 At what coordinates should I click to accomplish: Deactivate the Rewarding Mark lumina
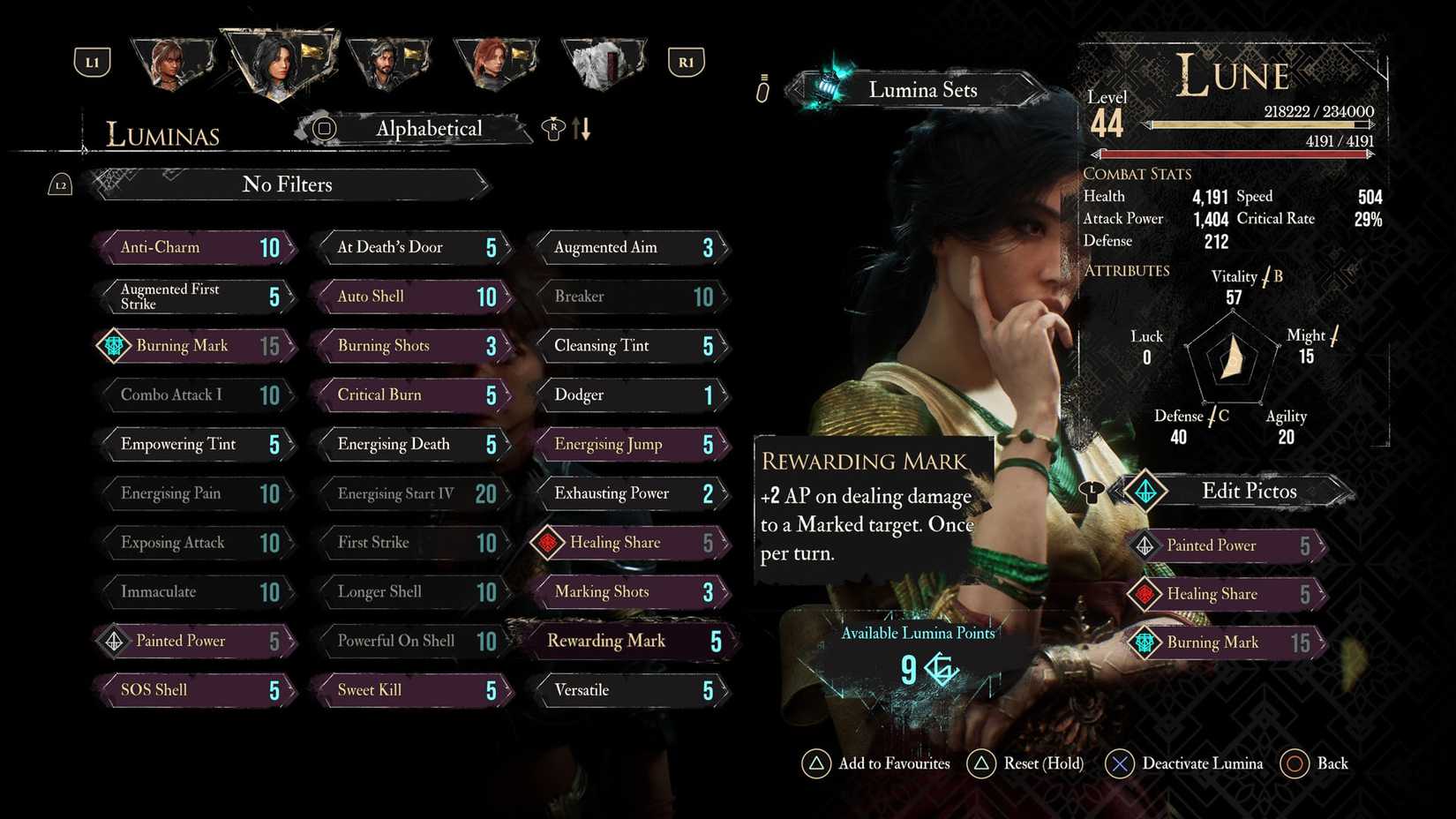coord(631,641)
